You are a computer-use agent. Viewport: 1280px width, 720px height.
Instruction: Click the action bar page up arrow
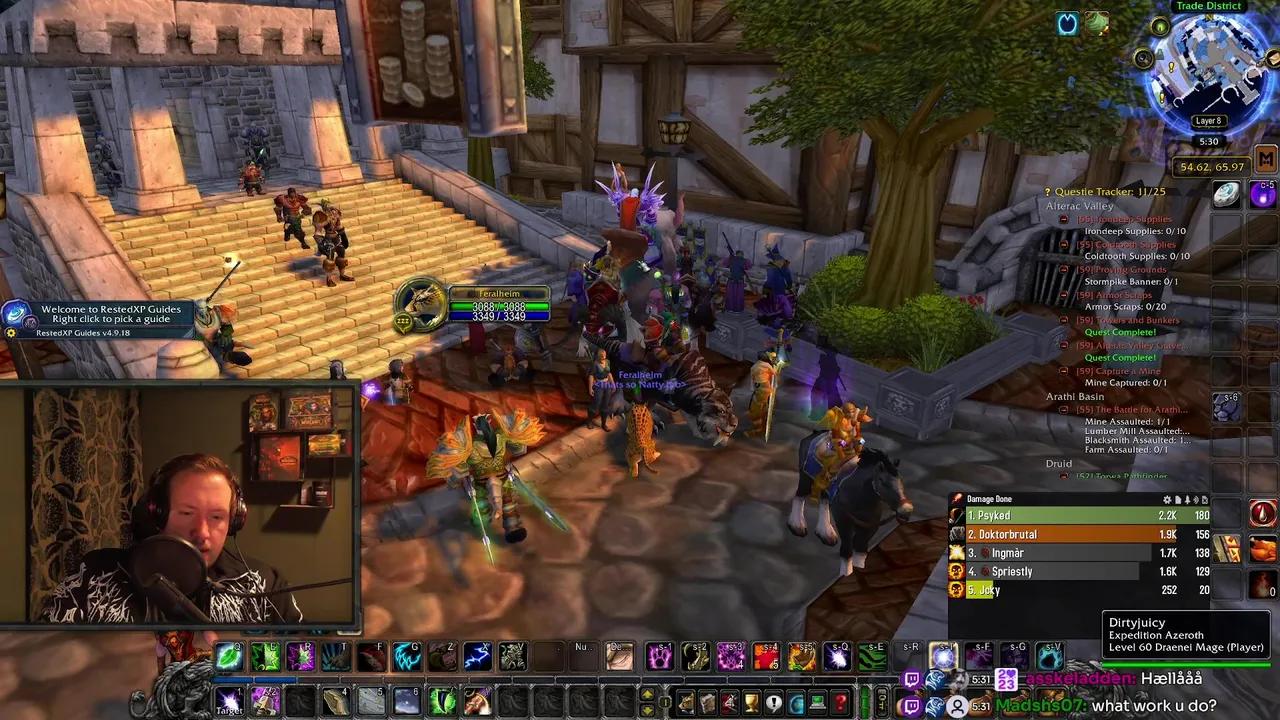(x=647, y=694)
